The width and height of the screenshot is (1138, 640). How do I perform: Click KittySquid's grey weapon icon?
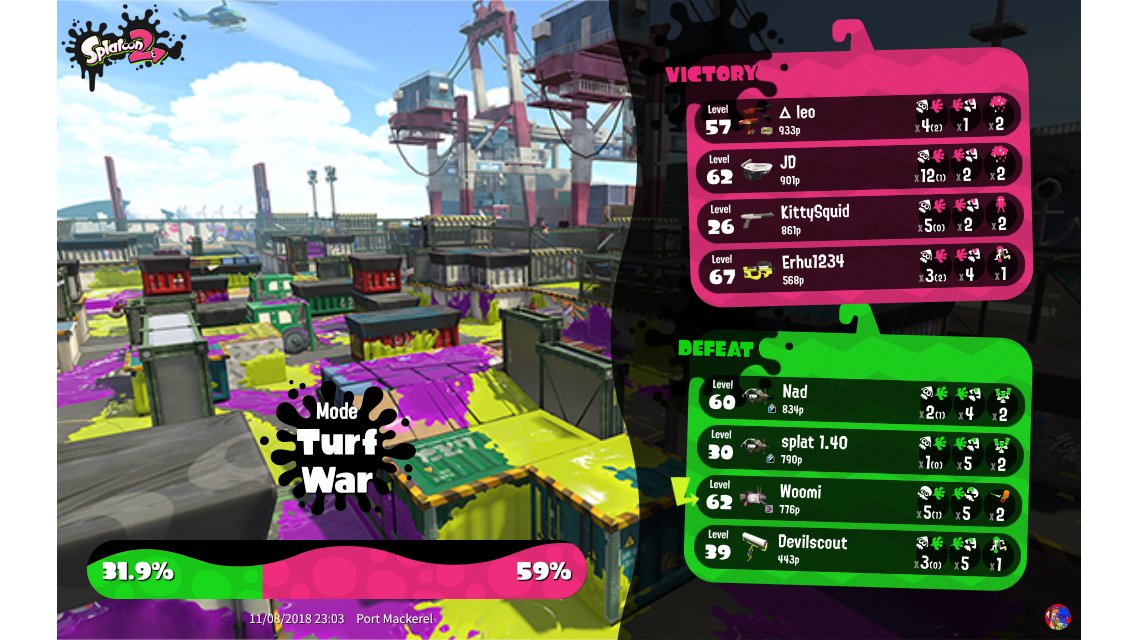758,219
